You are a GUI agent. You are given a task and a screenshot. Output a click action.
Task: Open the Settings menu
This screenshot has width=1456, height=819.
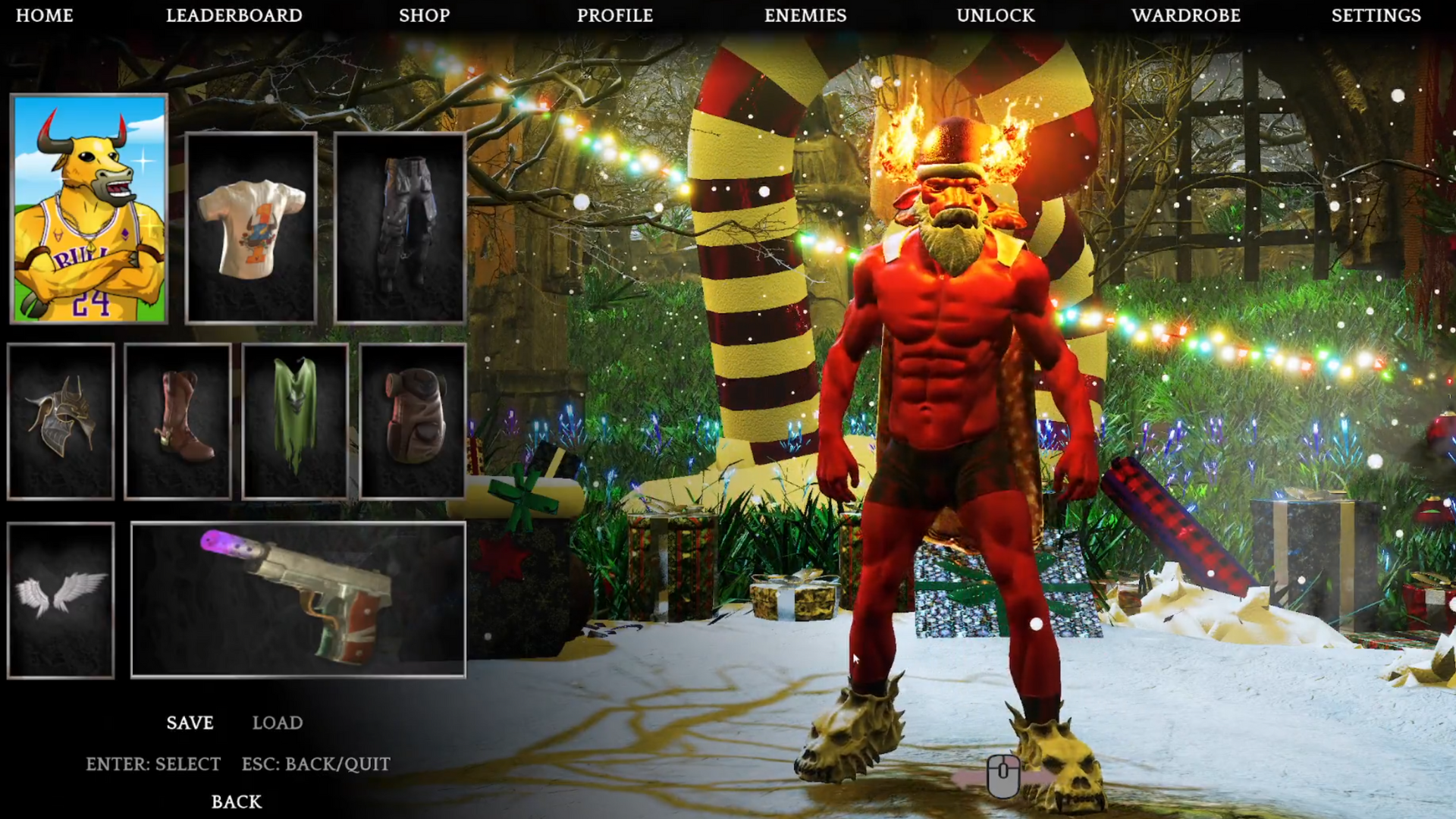point(1376,15)
